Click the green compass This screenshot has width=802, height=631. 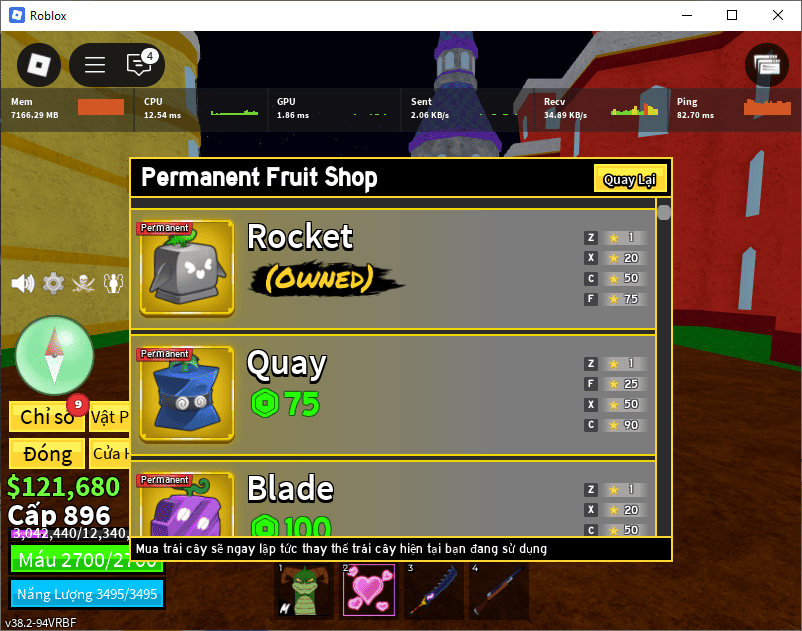coord(54,356)
